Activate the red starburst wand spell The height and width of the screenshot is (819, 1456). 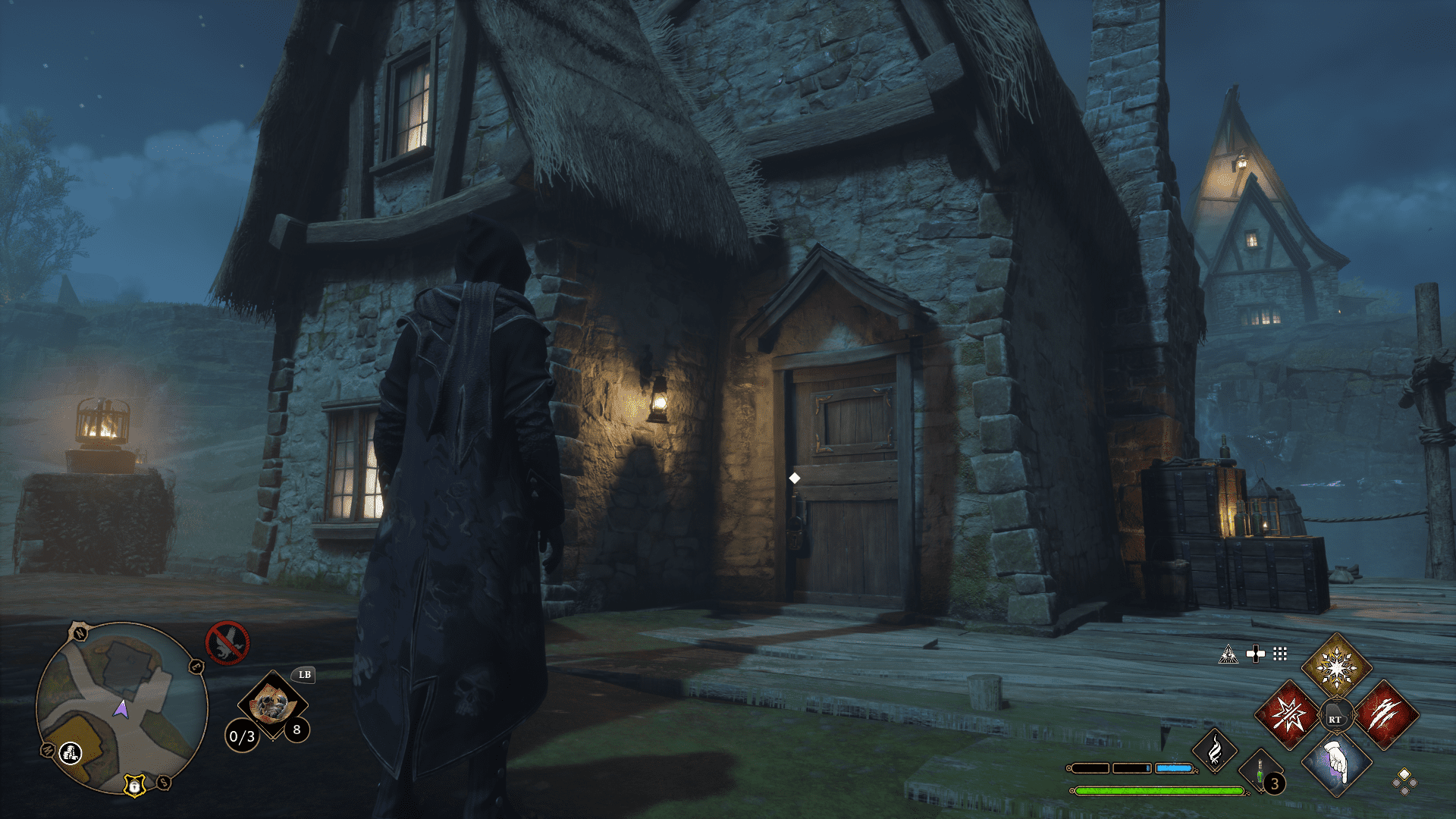coord(1289,715)
